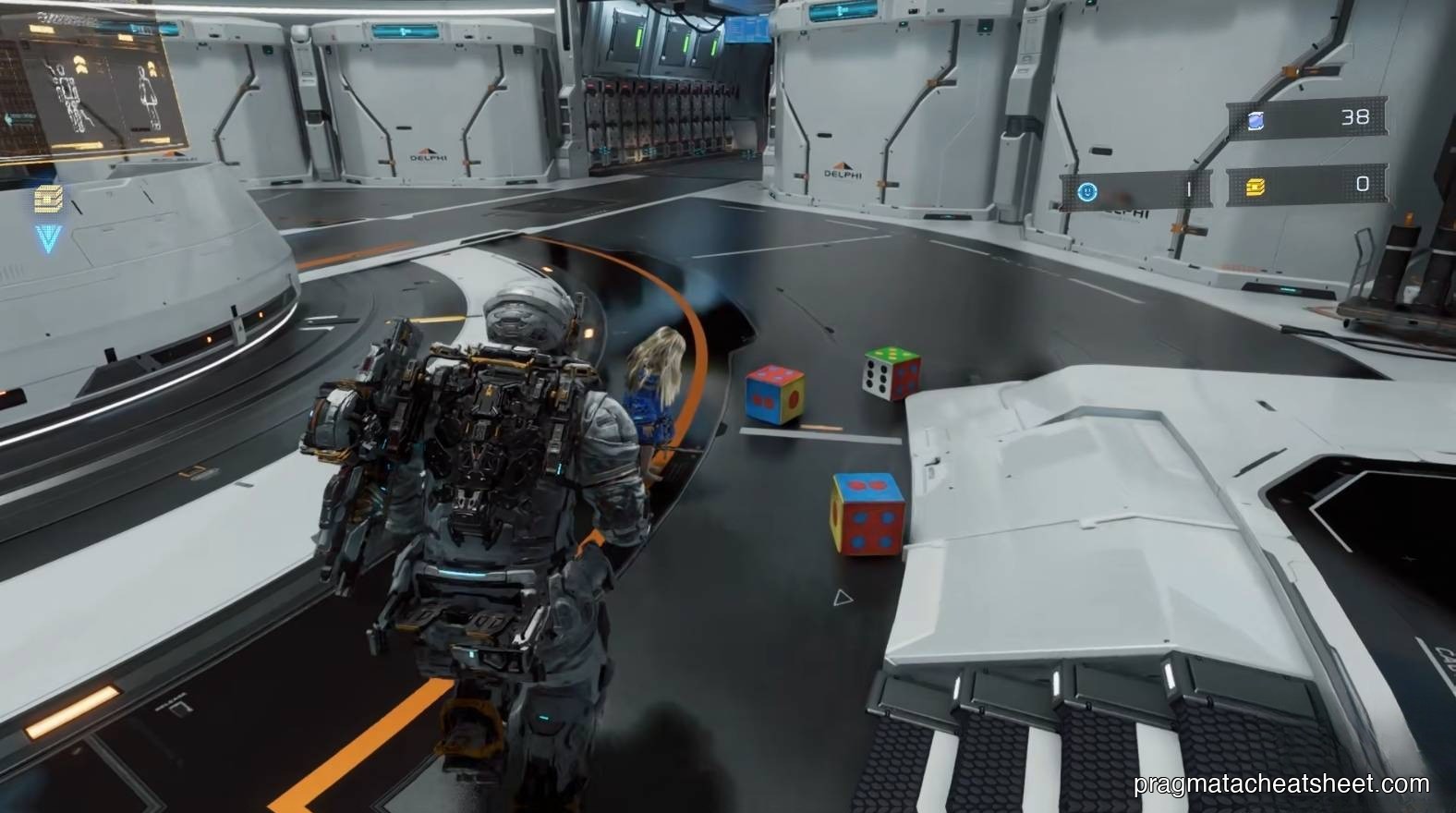Select the child schematic on the hologram panel

coord(148,94)
